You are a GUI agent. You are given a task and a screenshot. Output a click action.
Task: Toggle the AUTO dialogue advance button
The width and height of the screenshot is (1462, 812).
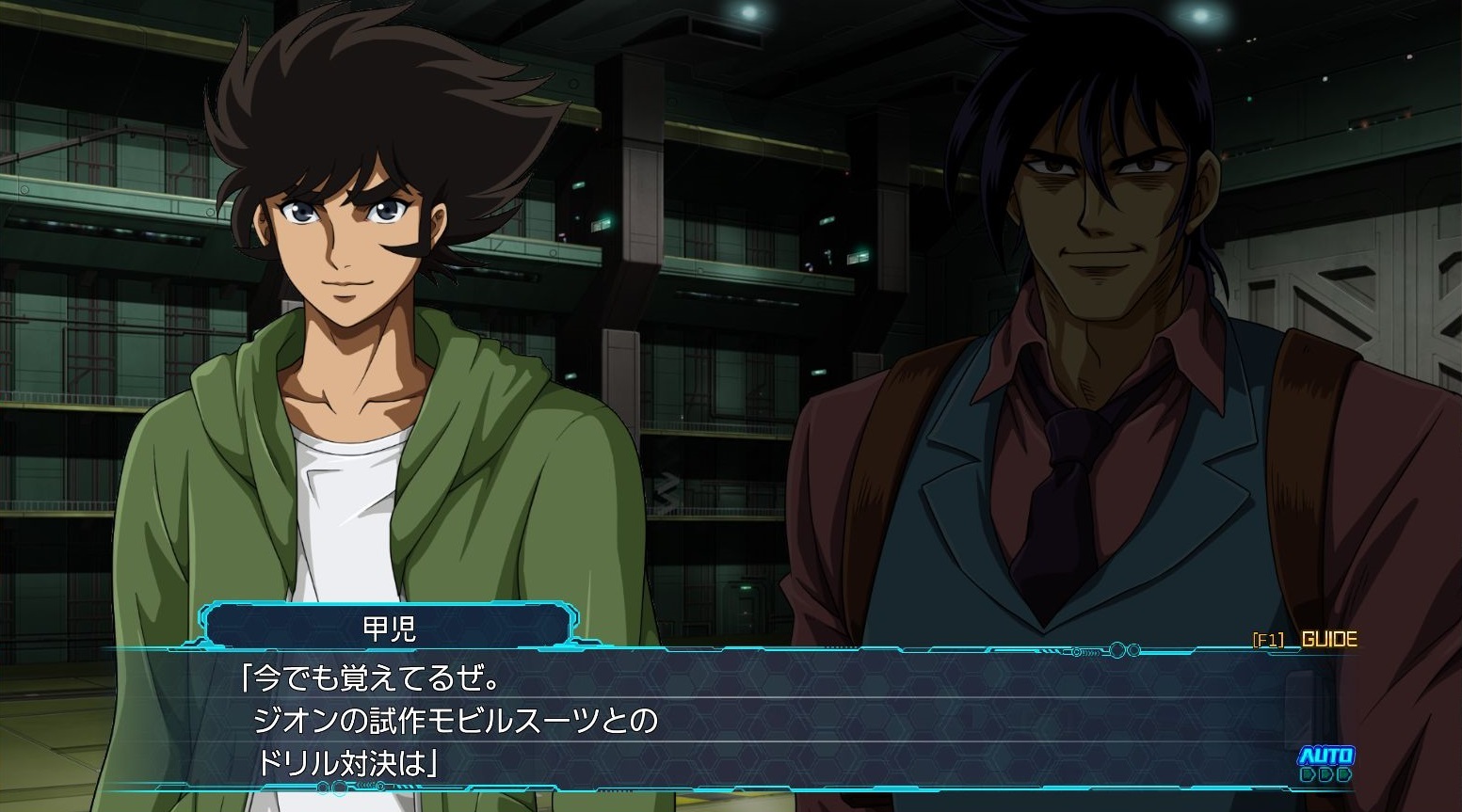pyautogui.click(x=1325, y=763)
